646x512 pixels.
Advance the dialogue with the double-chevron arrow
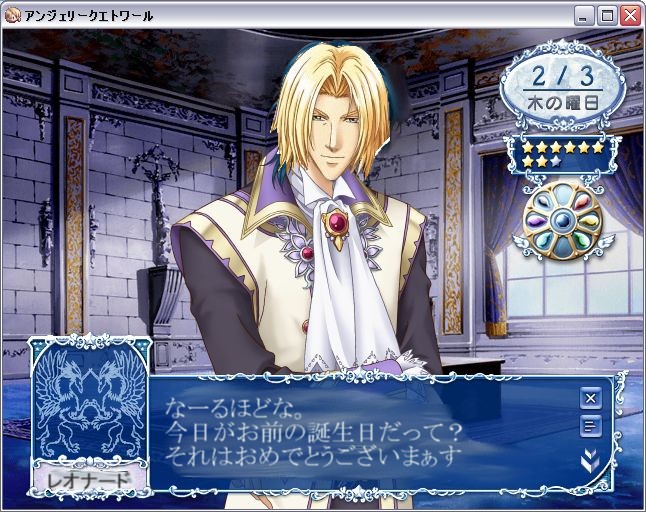tap(590, 461)
